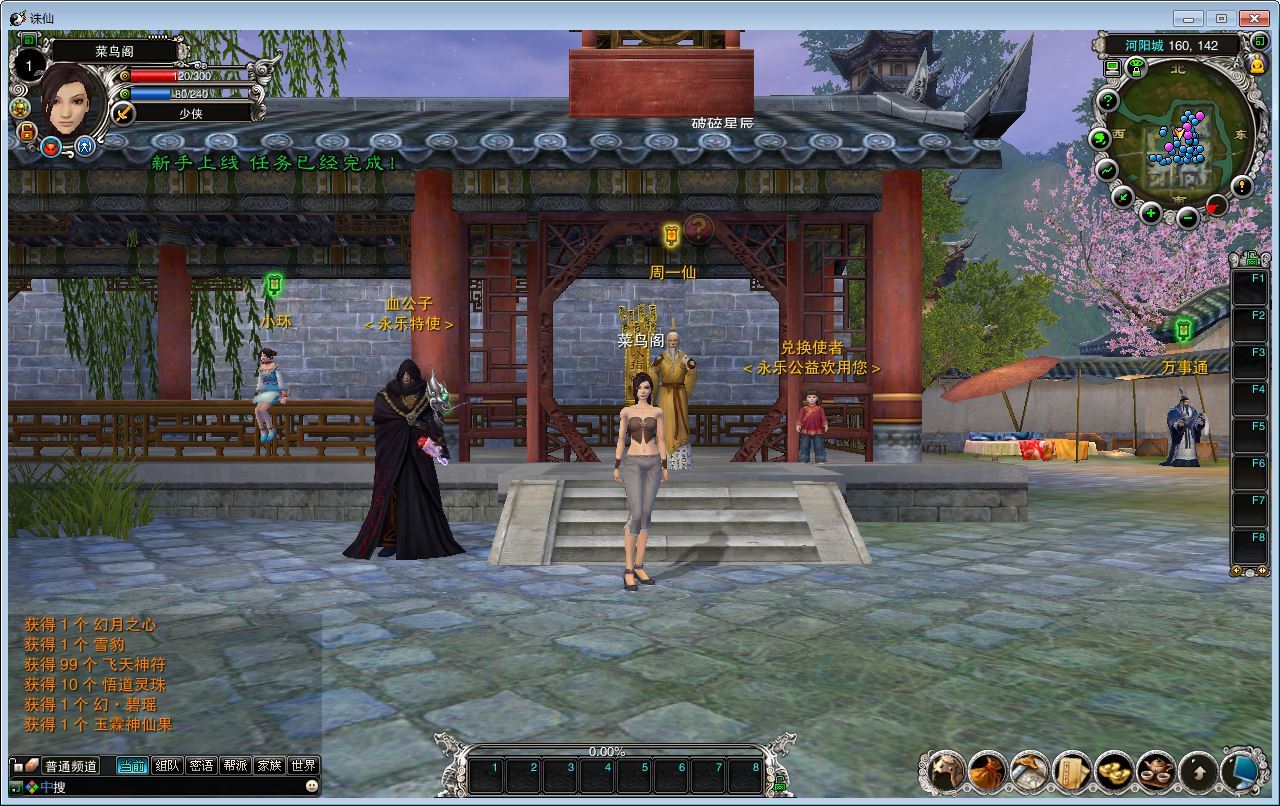The image size is (1280, 806).
Task: Open the 密语 whisper tab
Action: point(201,766)
